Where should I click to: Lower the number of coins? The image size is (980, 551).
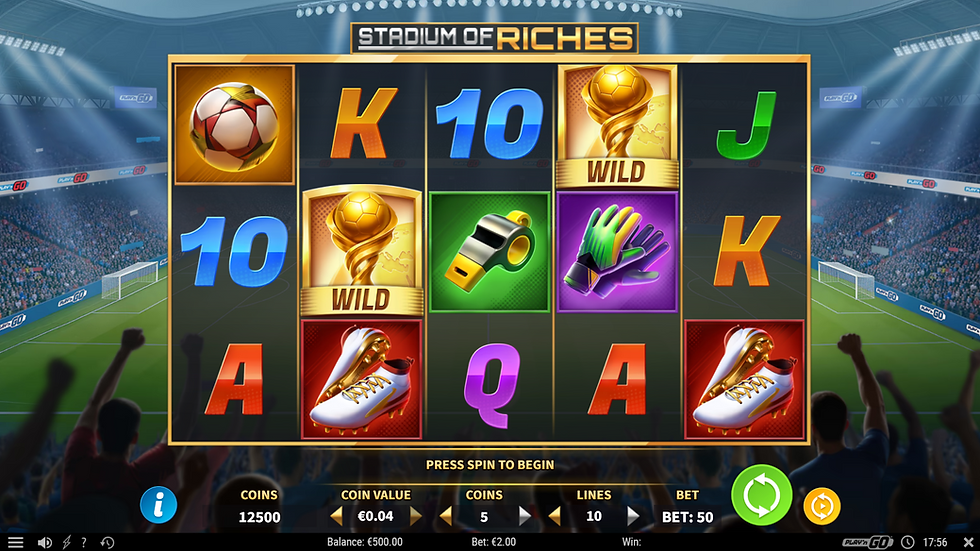446,517
